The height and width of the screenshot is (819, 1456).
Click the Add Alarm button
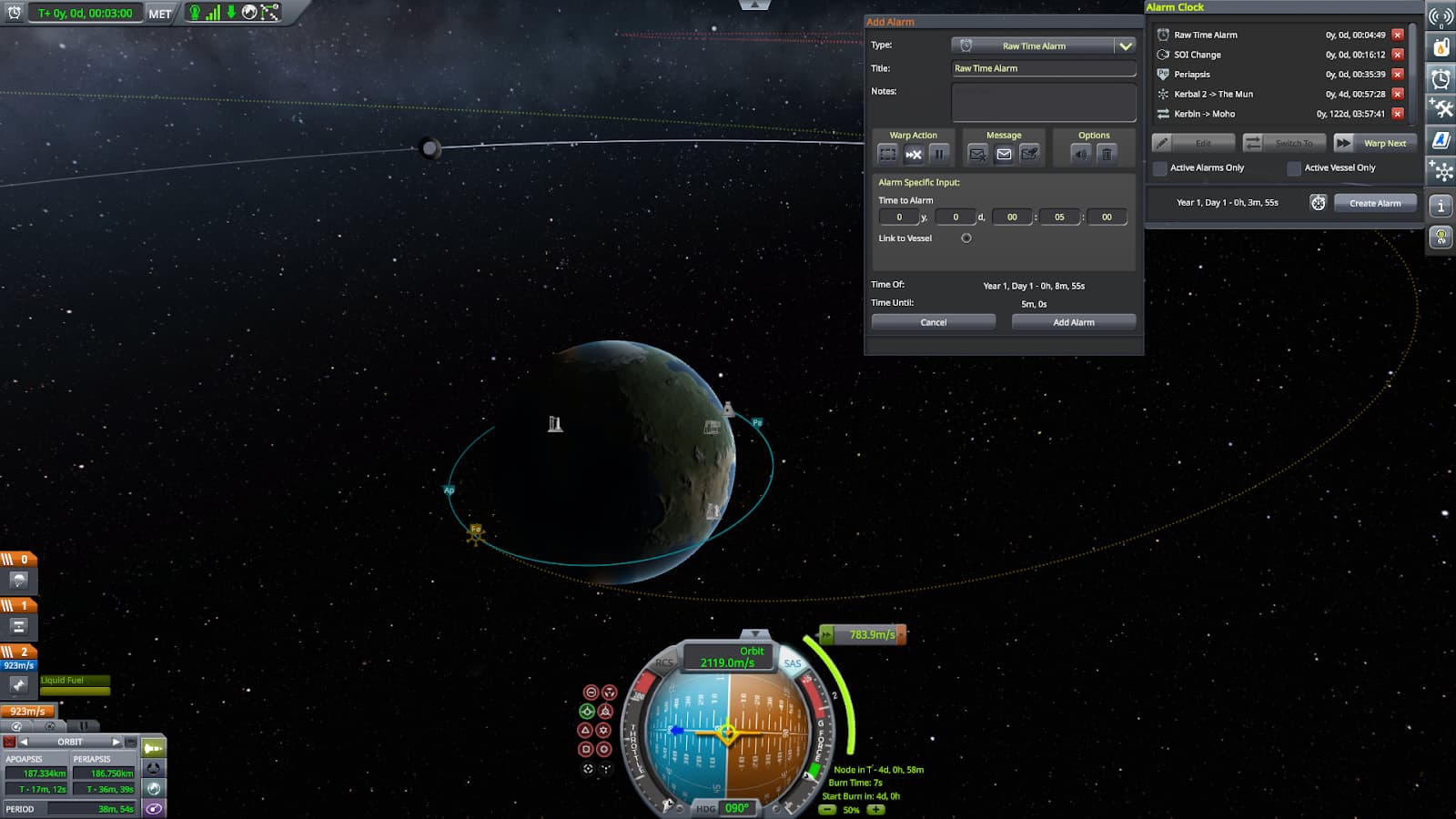[1074, 322]
